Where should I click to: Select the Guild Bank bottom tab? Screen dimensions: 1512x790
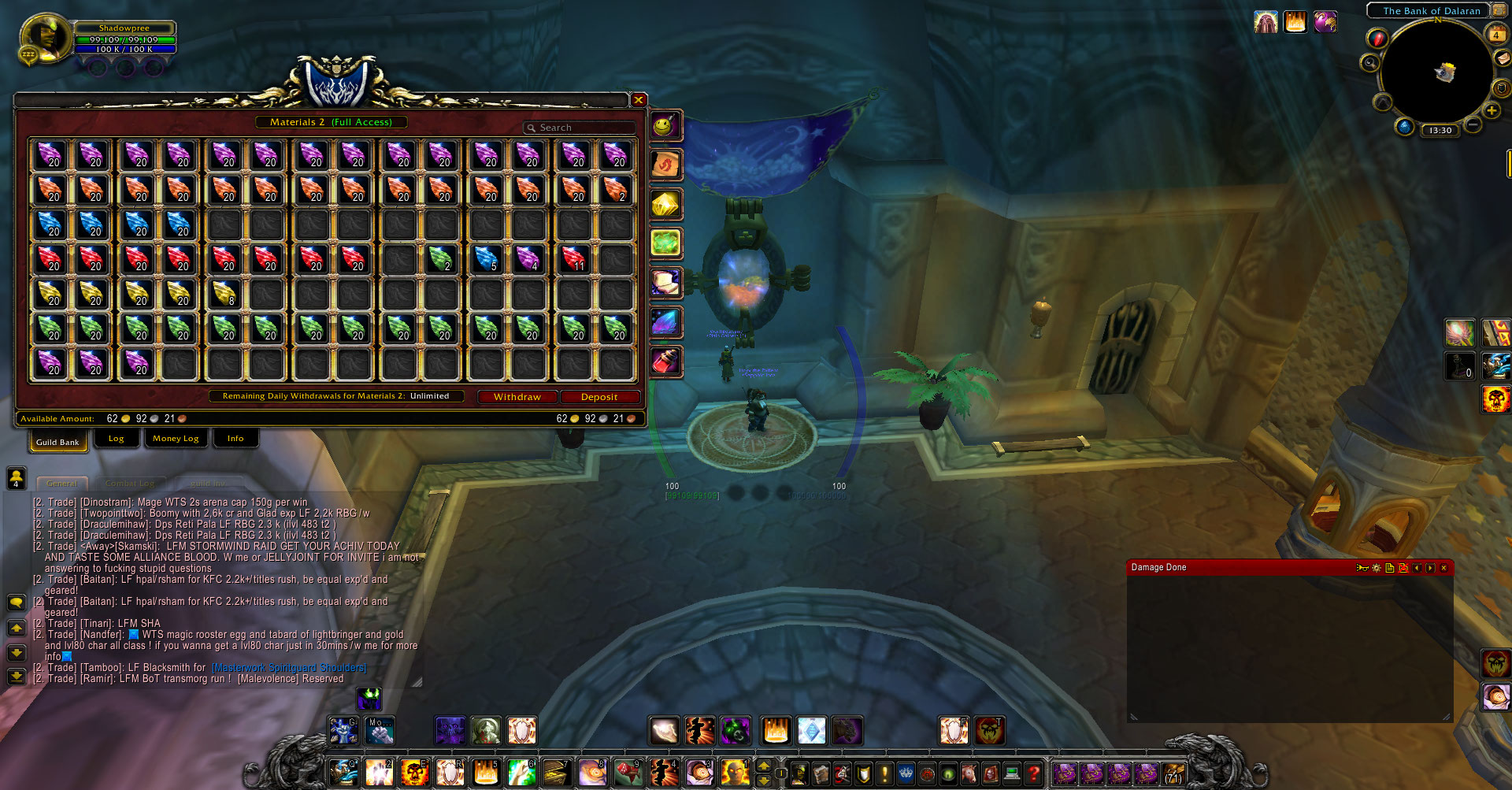[x=57, y=442]
